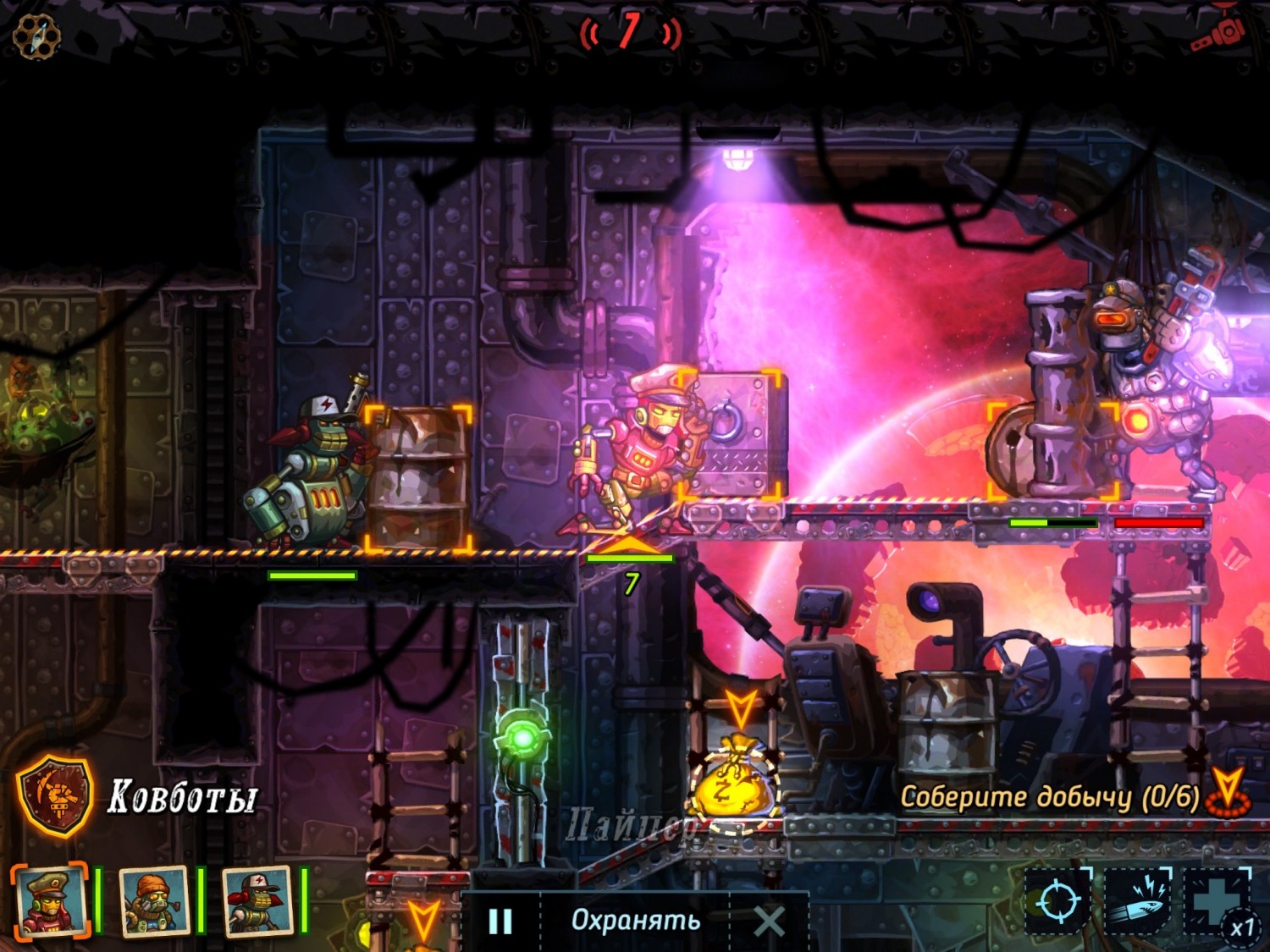1270x952 pixels.
Task: Click the pause button
Action: pyautogui.click(x=500, y=921)
